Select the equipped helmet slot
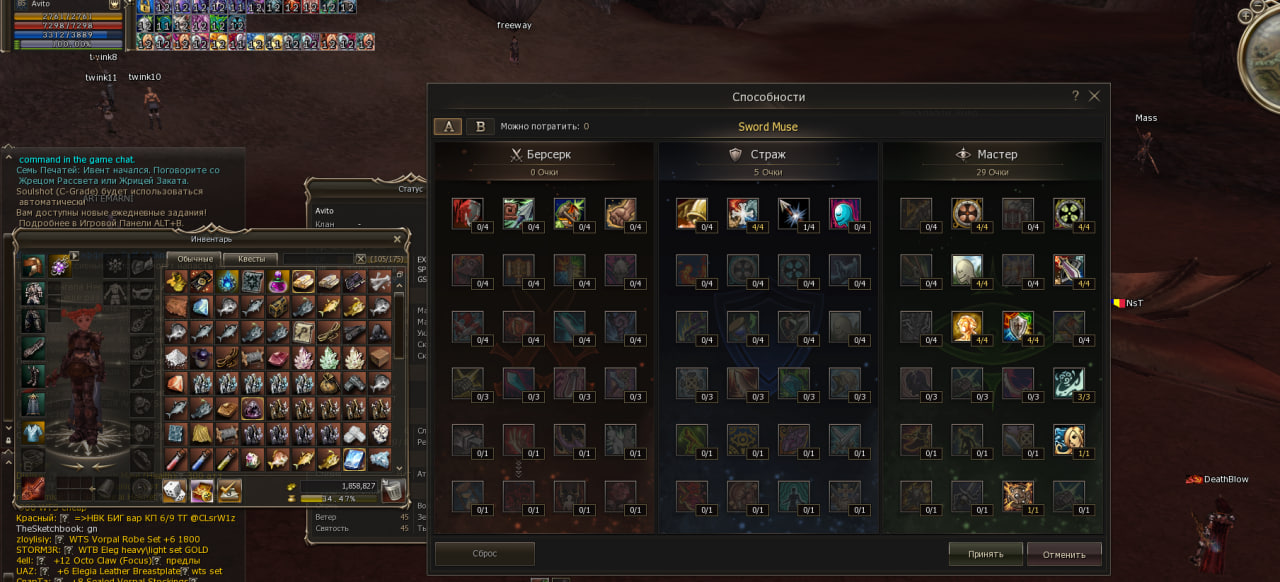 point(34,266)
